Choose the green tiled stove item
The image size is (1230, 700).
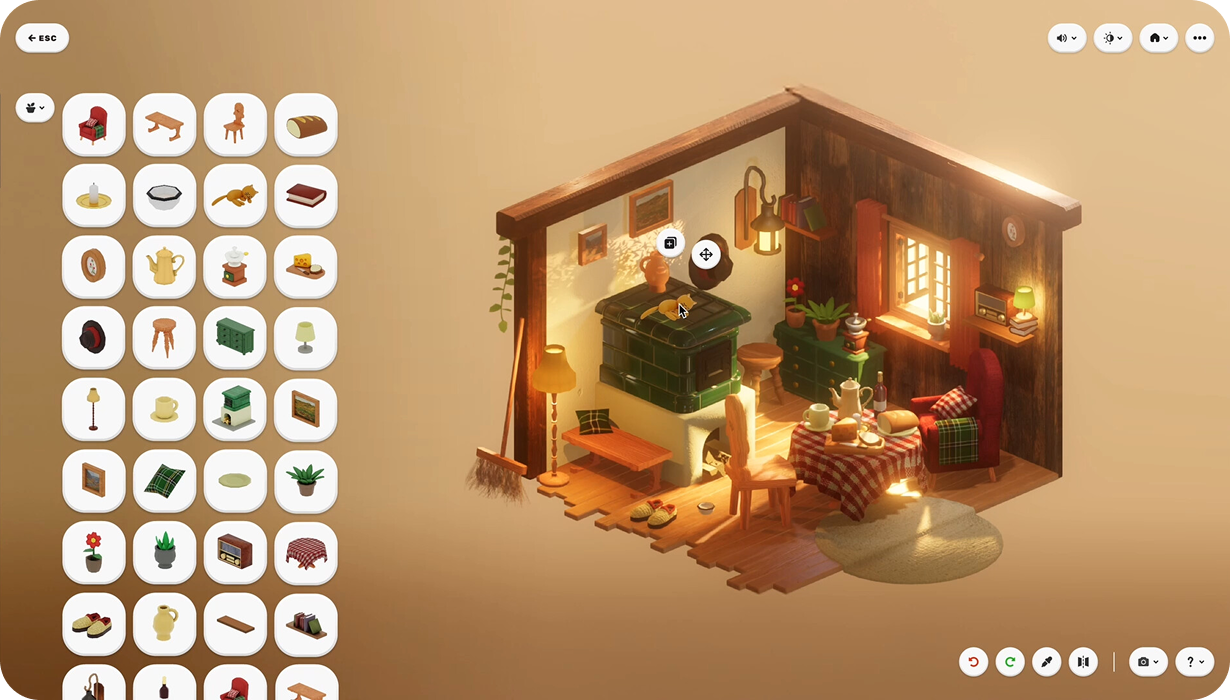pyautogui.click(x=235, y=409)
